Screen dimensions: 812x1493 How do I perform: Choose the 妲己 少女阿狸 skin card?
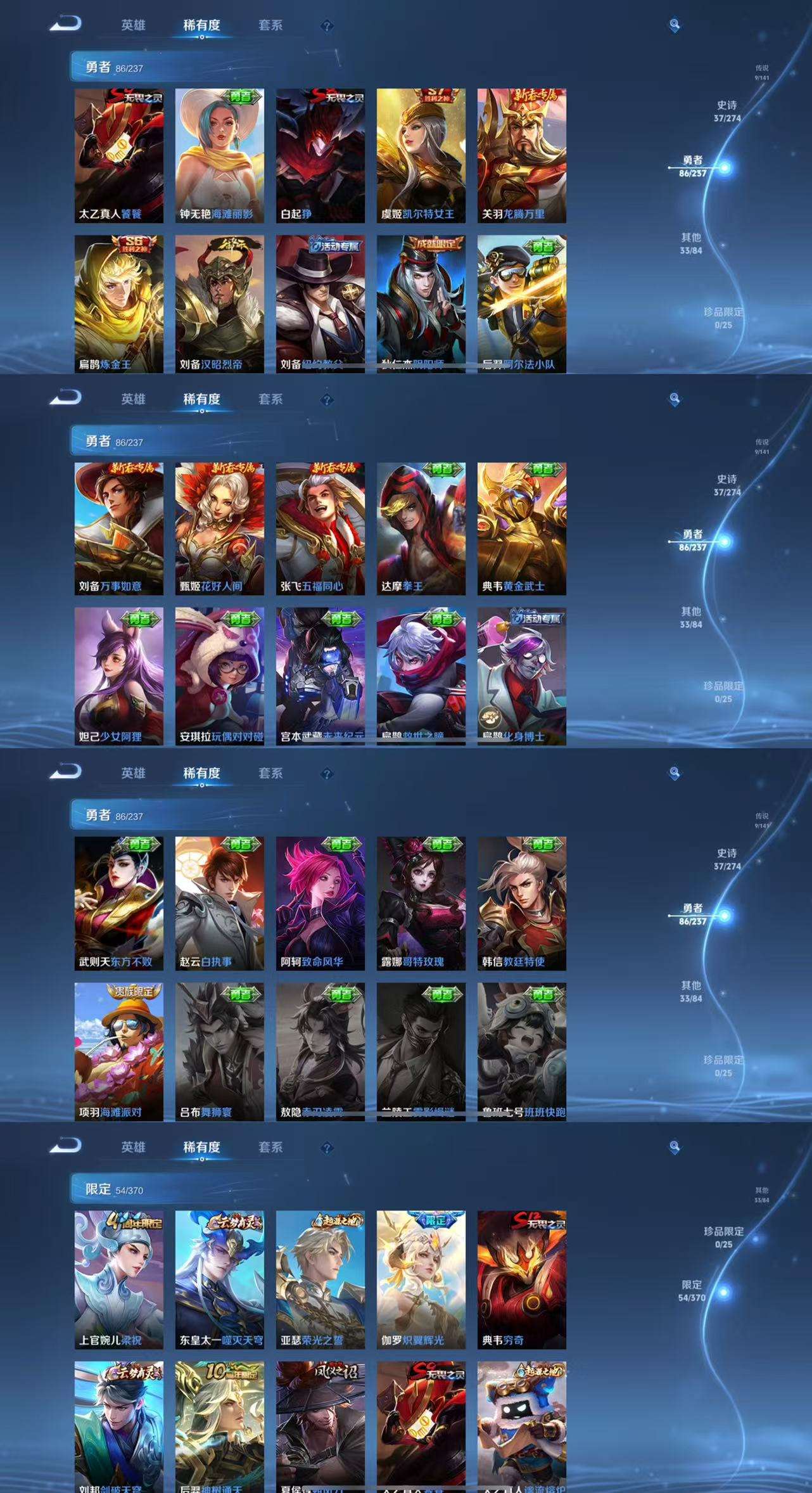(118, 676)
